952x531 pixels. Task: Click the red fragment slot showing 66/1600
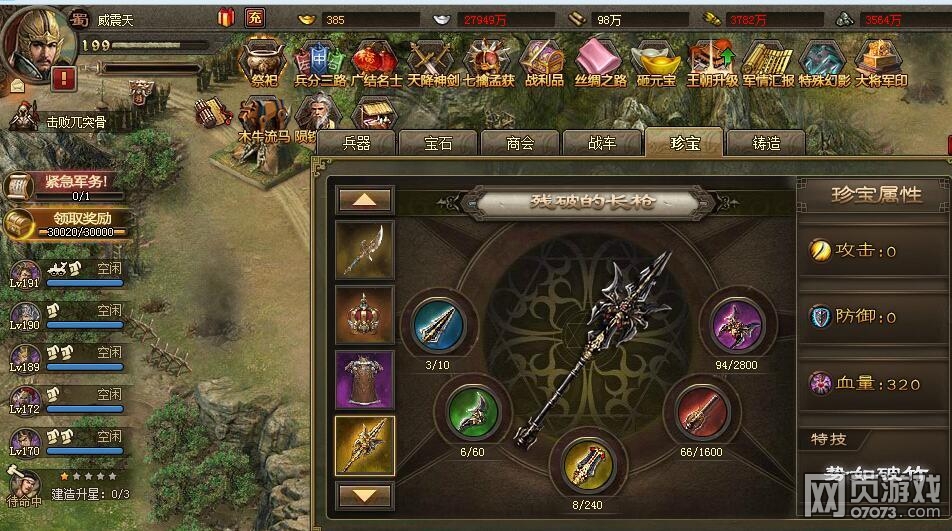(x=703, y=410)
